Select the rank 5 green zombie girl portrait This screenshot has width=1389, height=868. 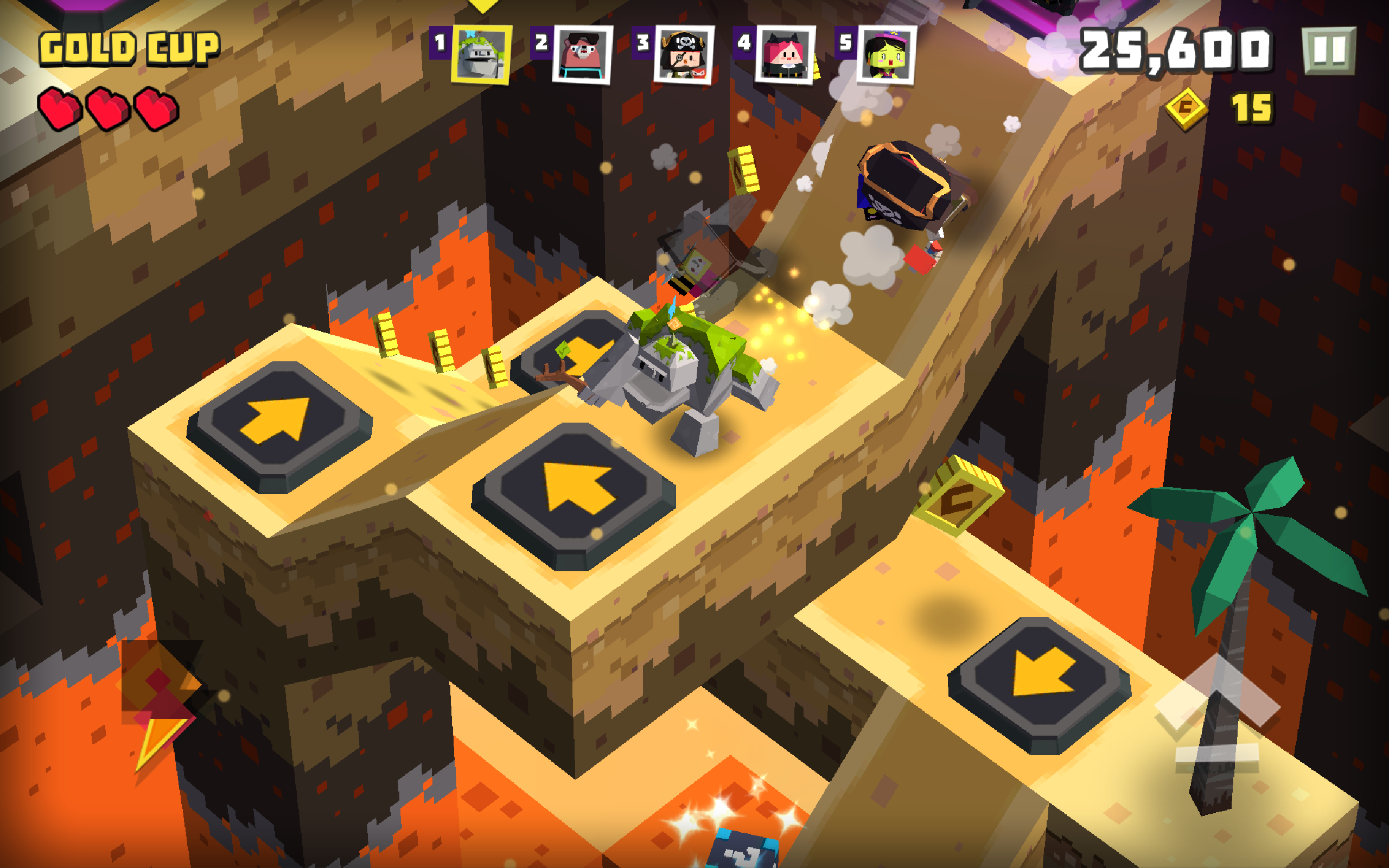tap(887, 55)
